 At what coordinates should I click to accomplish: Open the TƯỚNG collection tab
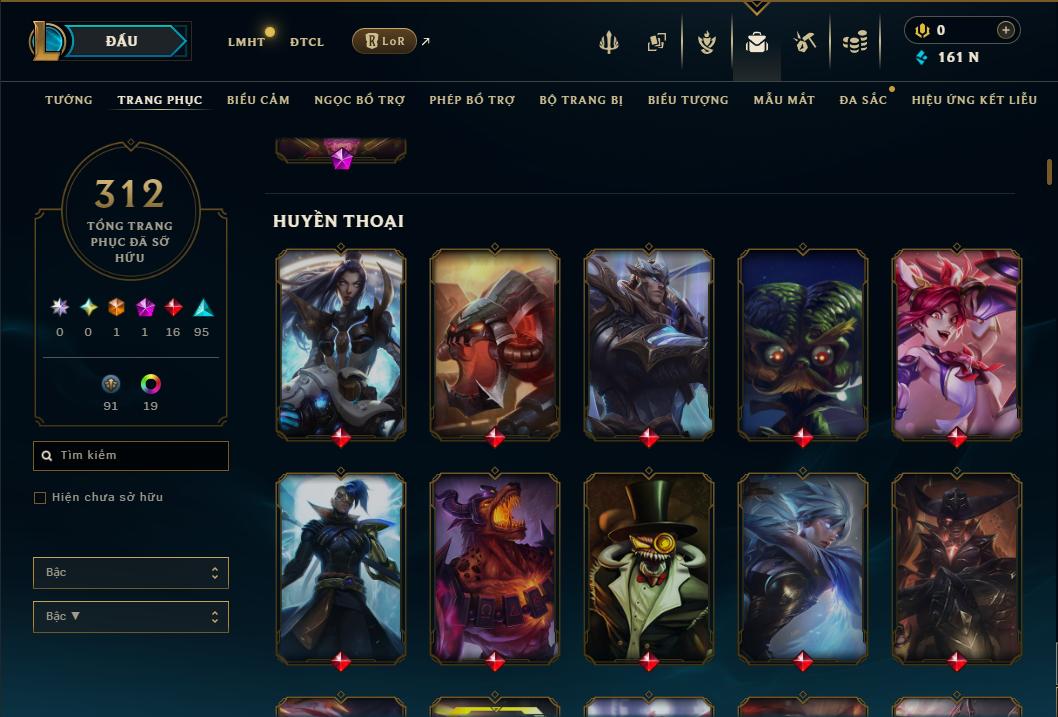69,100
